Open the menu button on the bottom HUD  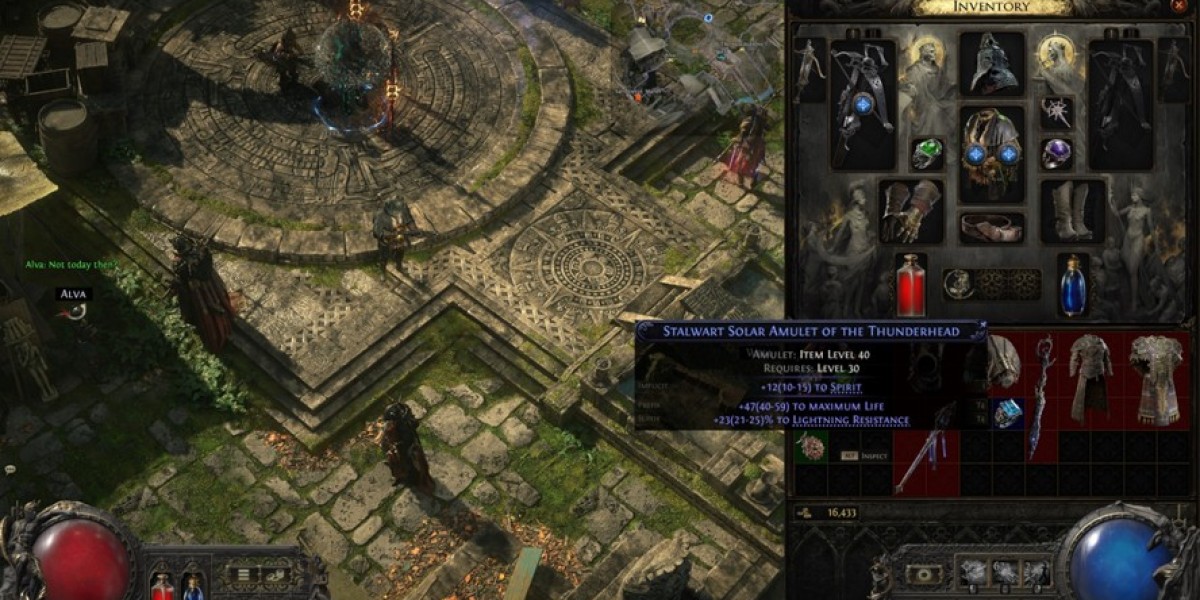click(x=243, y=575)
